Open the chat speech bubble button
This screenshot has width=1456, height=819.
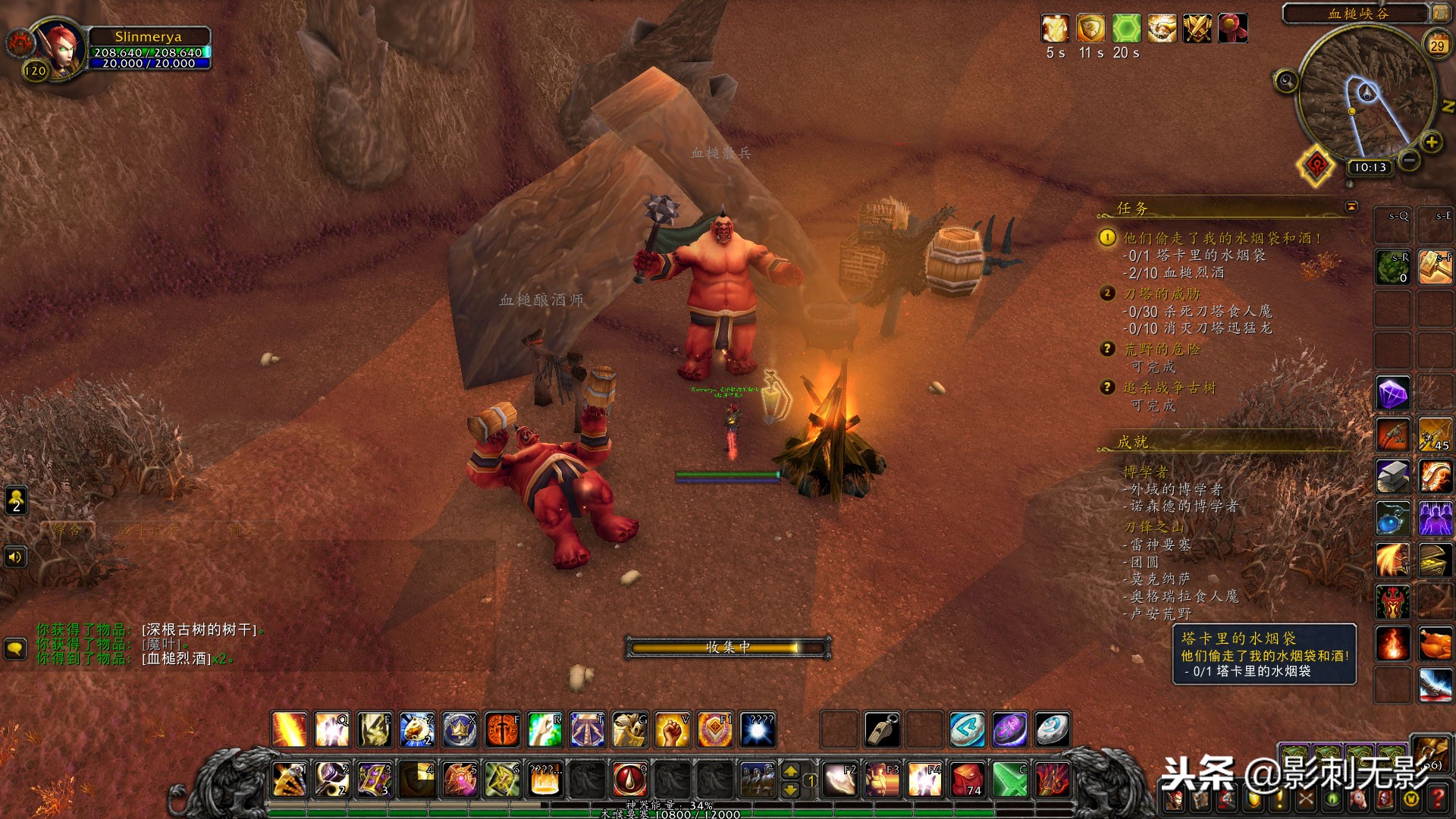[16, 648]
